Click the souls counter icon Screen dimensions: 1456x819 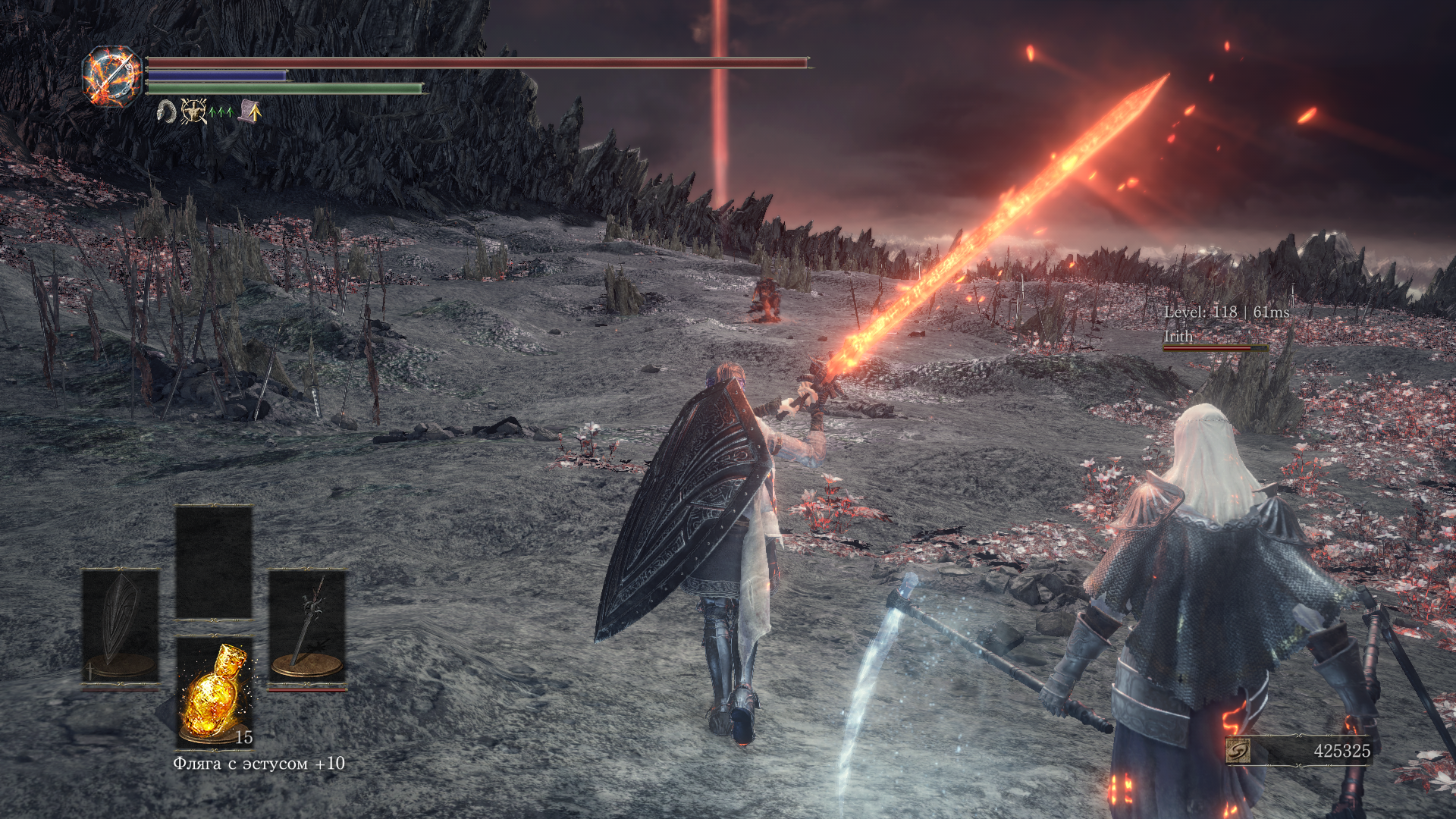point(1238,751)
